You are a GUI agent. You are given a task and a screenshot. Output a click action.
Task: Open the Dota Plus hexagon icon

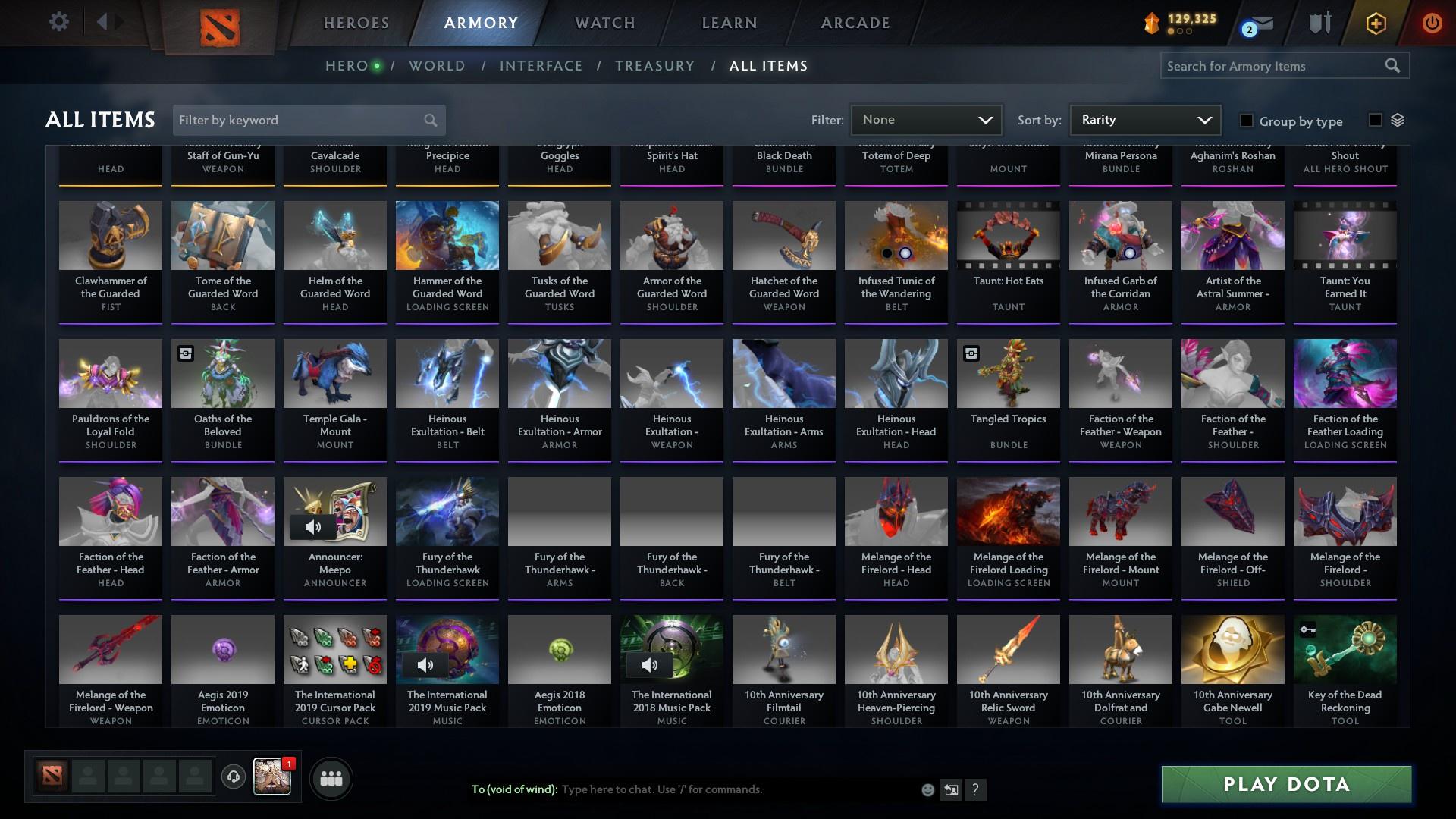coord(1374,23)
